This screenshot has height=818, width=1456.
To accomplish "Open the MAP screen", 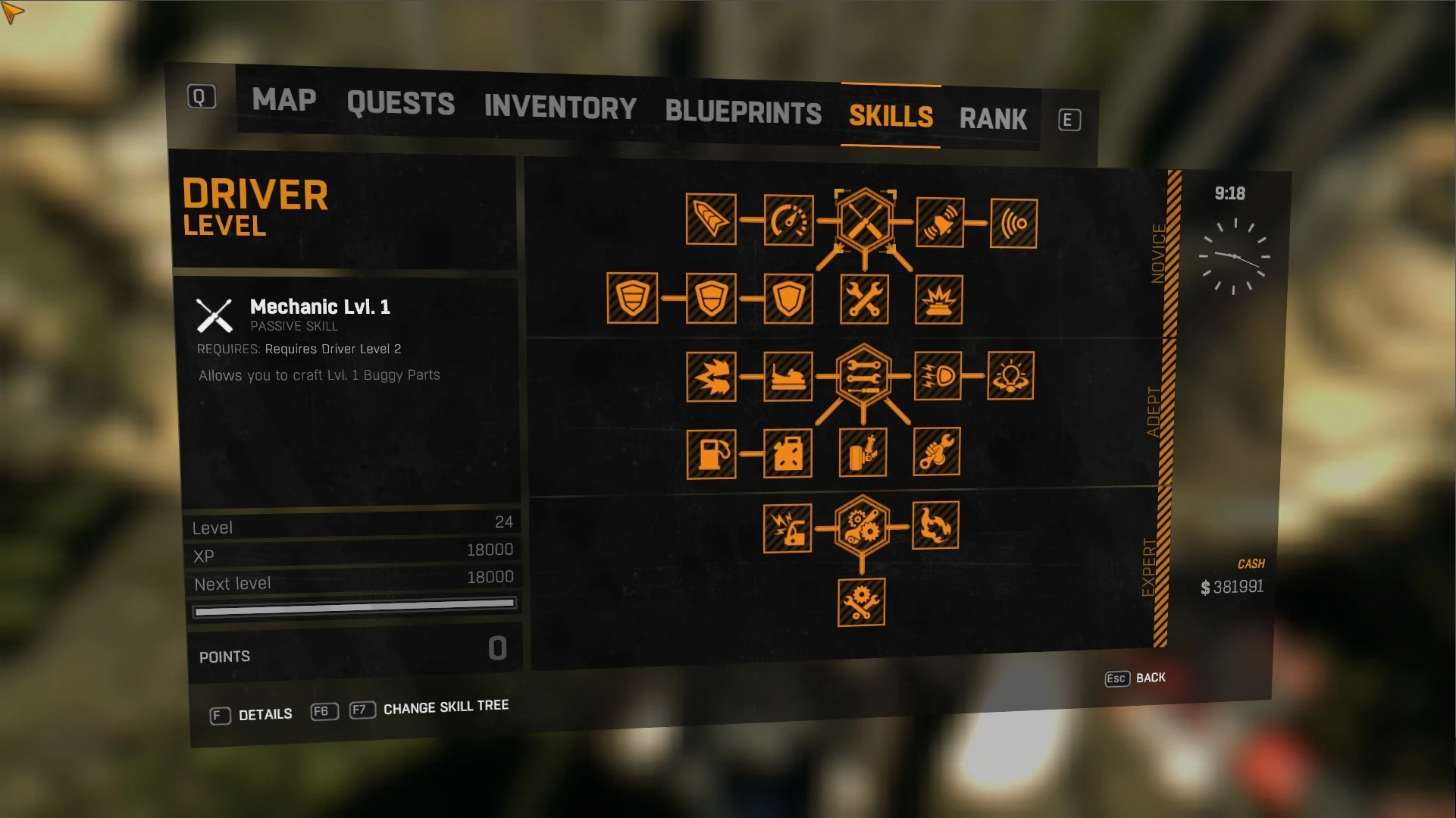I will (284, 100).
